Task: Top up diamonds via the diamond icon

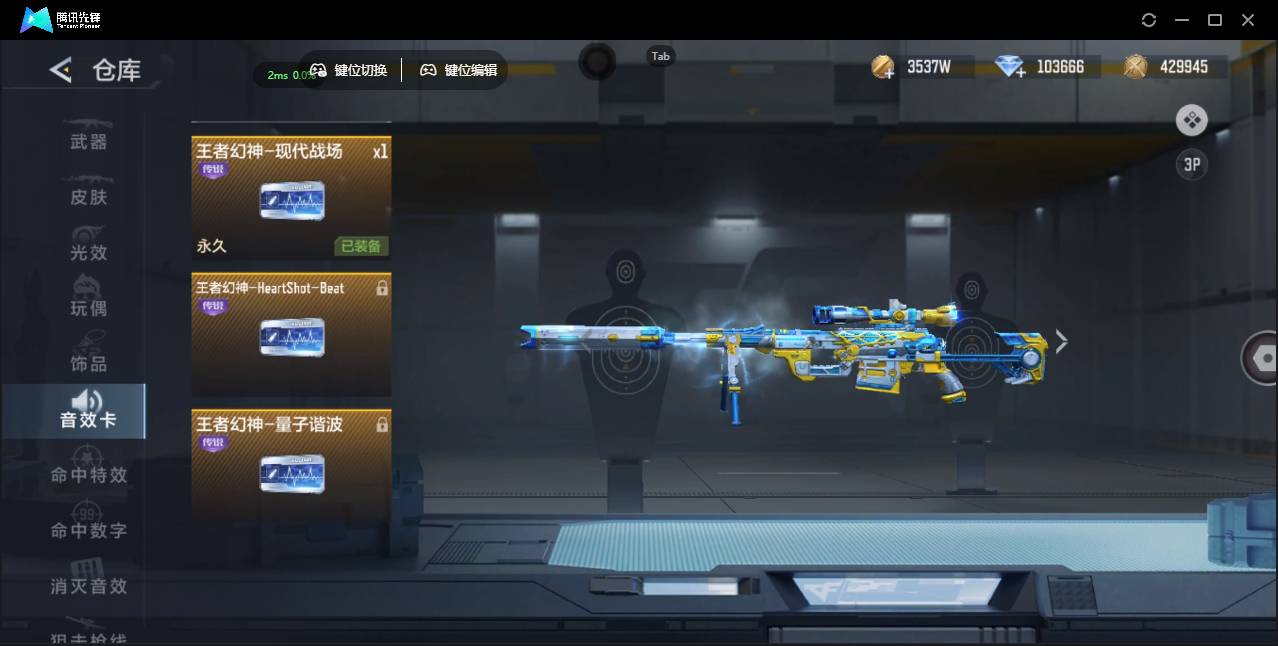Action: (1011, 68)
